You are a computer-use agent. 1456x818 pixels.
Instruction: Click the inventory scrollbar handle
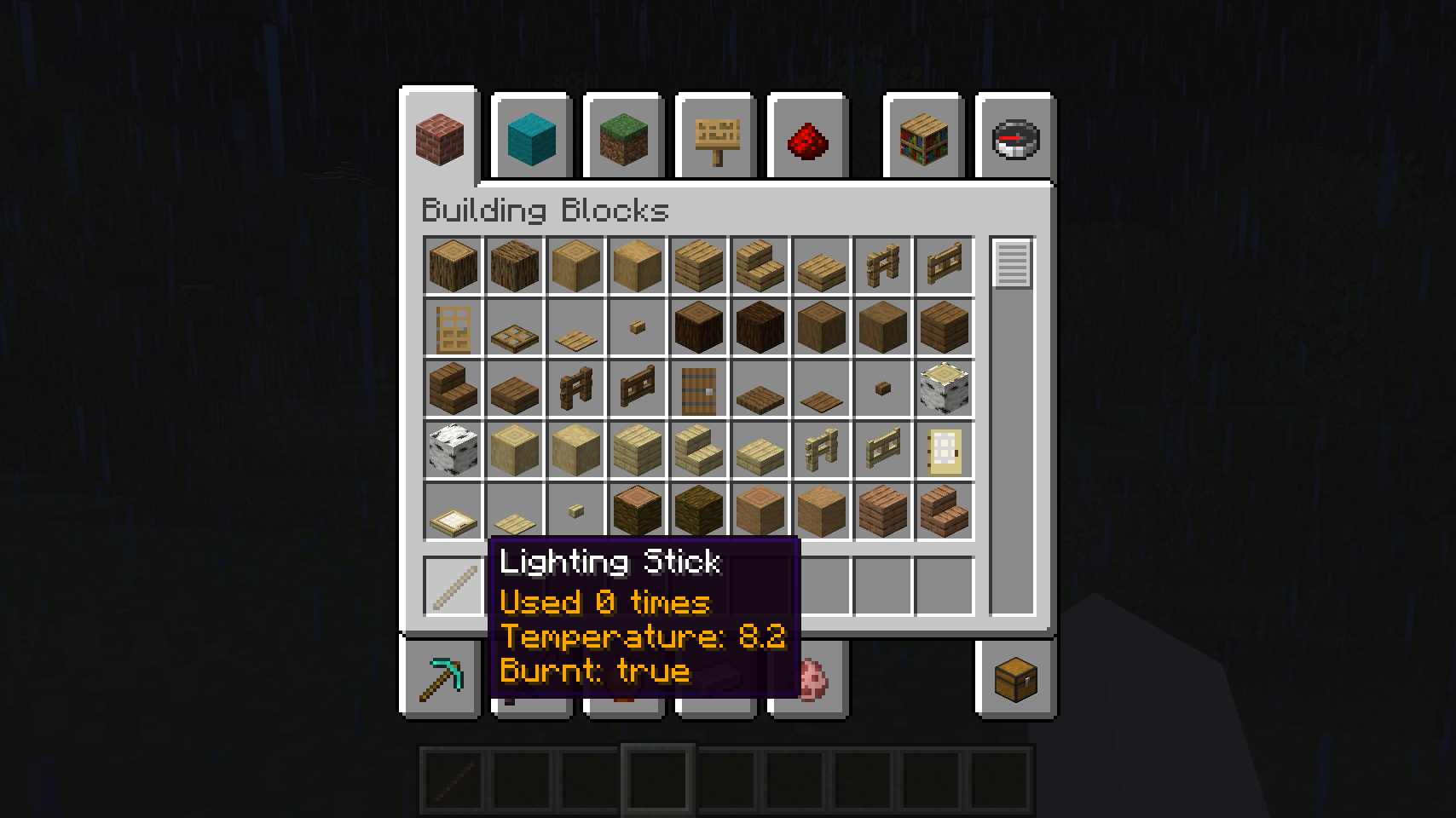1011,264
